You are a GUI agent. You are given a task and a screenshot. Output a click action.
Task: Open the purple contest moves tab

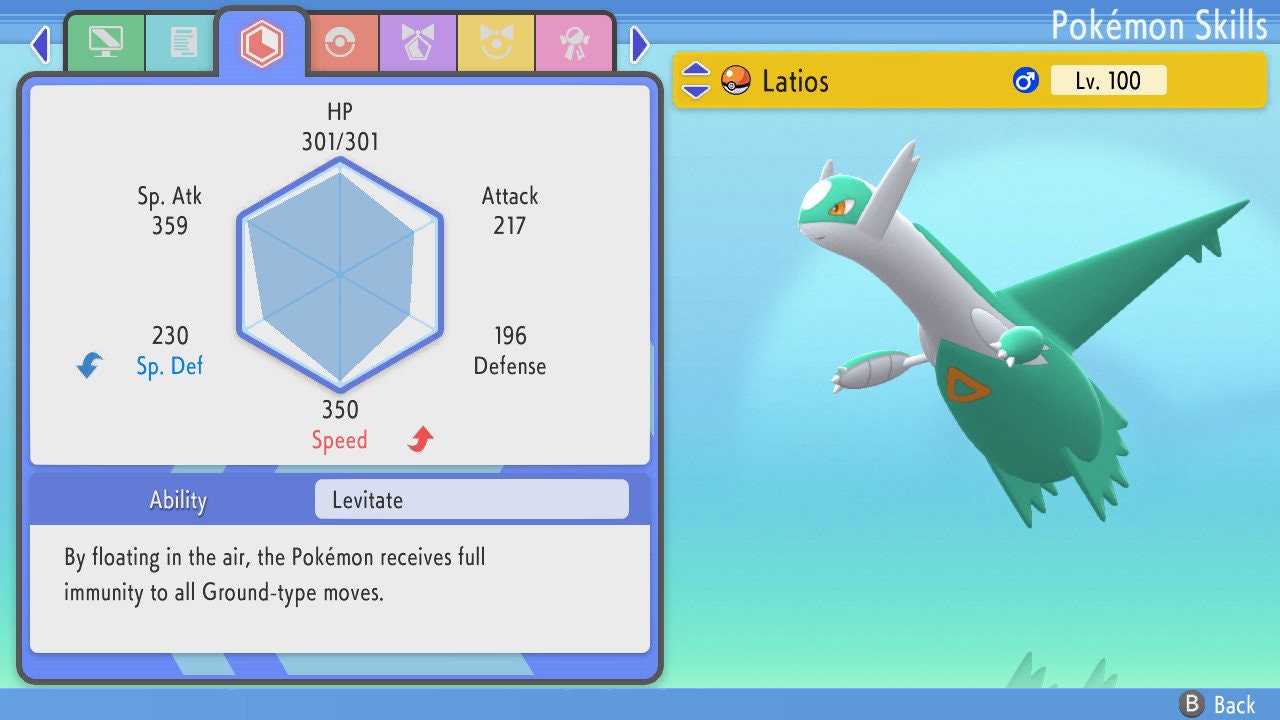point(418,43)
